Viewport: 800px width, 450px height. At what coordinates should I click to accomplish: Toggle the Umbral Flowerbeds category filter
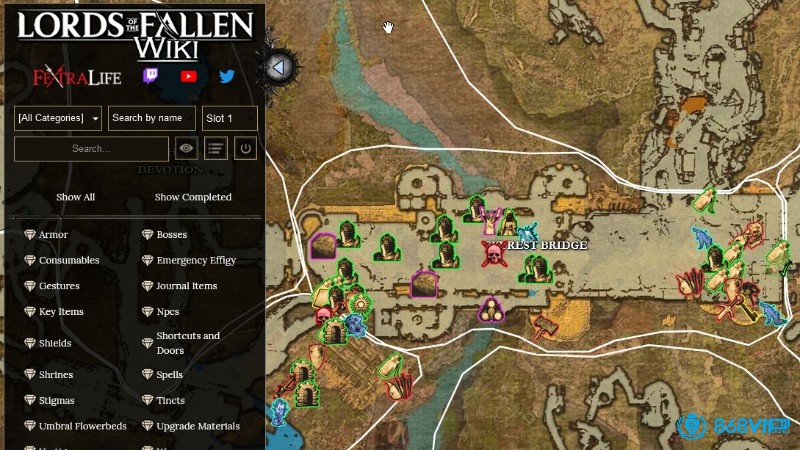pyautogui.click(x=82, y=426)
